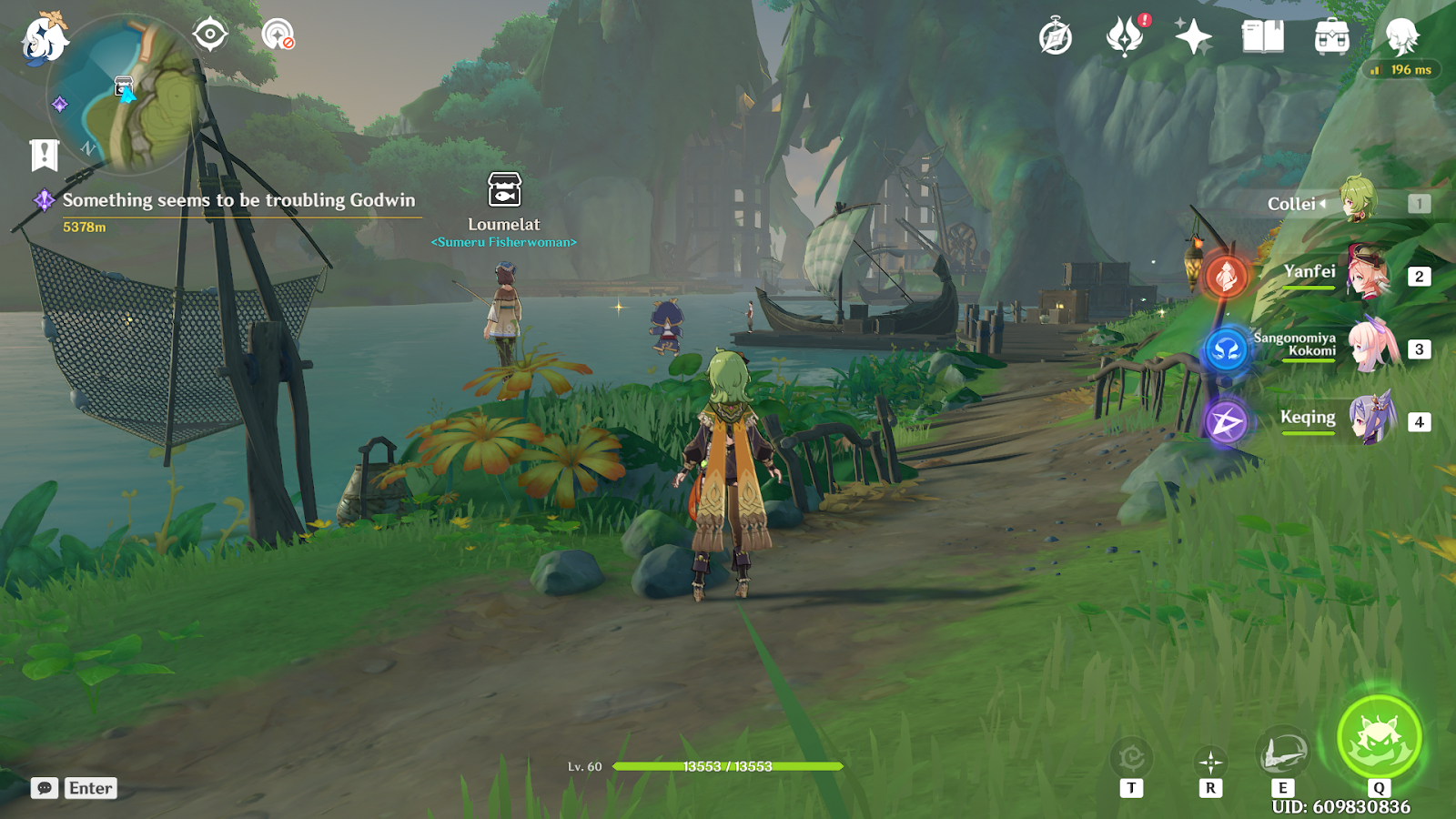Open the Inventory backpack icon
Screen dimensions: 1456x819
pyautogui.click(x=1331, y=37)
